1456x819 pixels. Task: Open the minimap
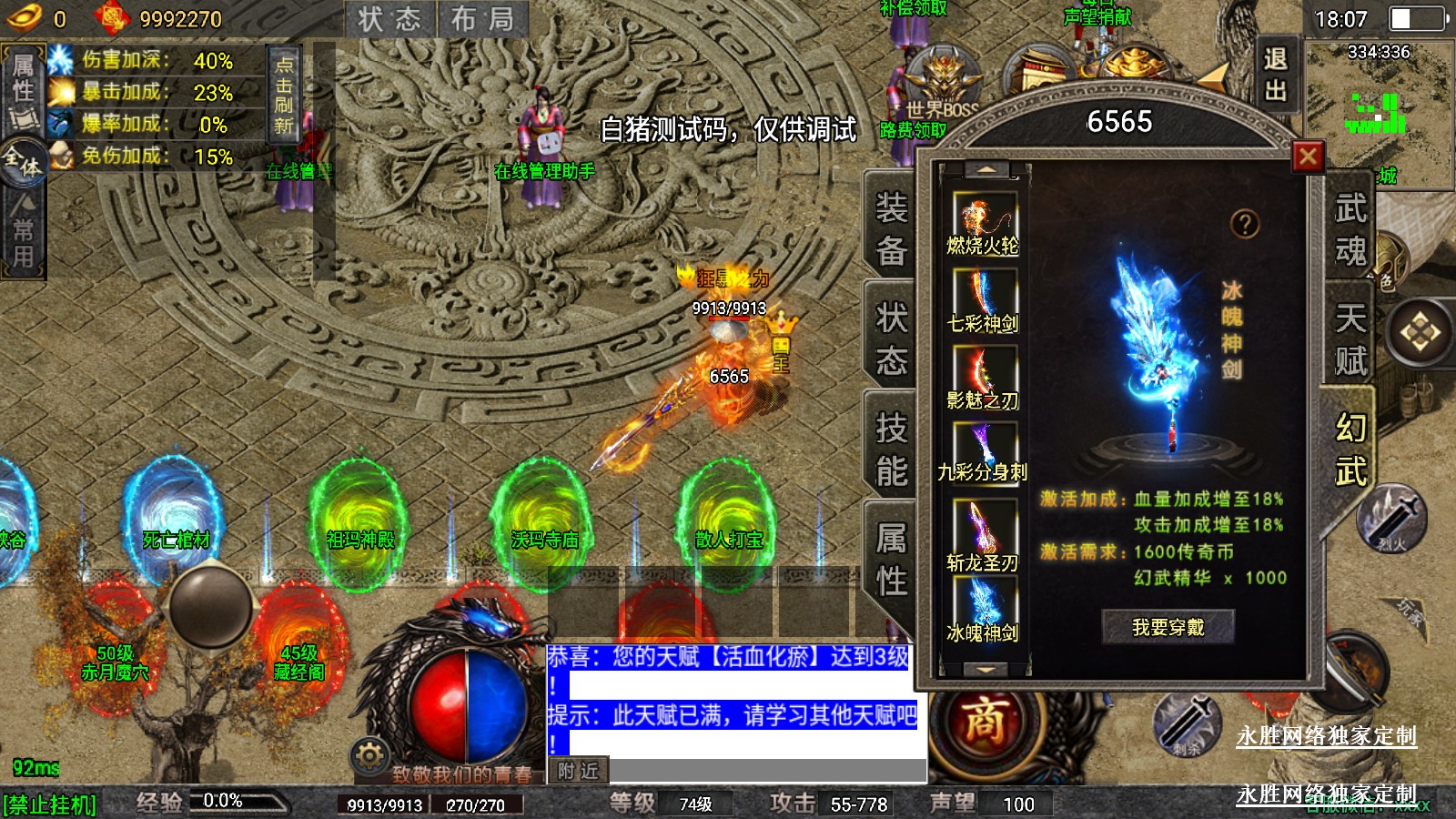click(x=1379, y=114)
